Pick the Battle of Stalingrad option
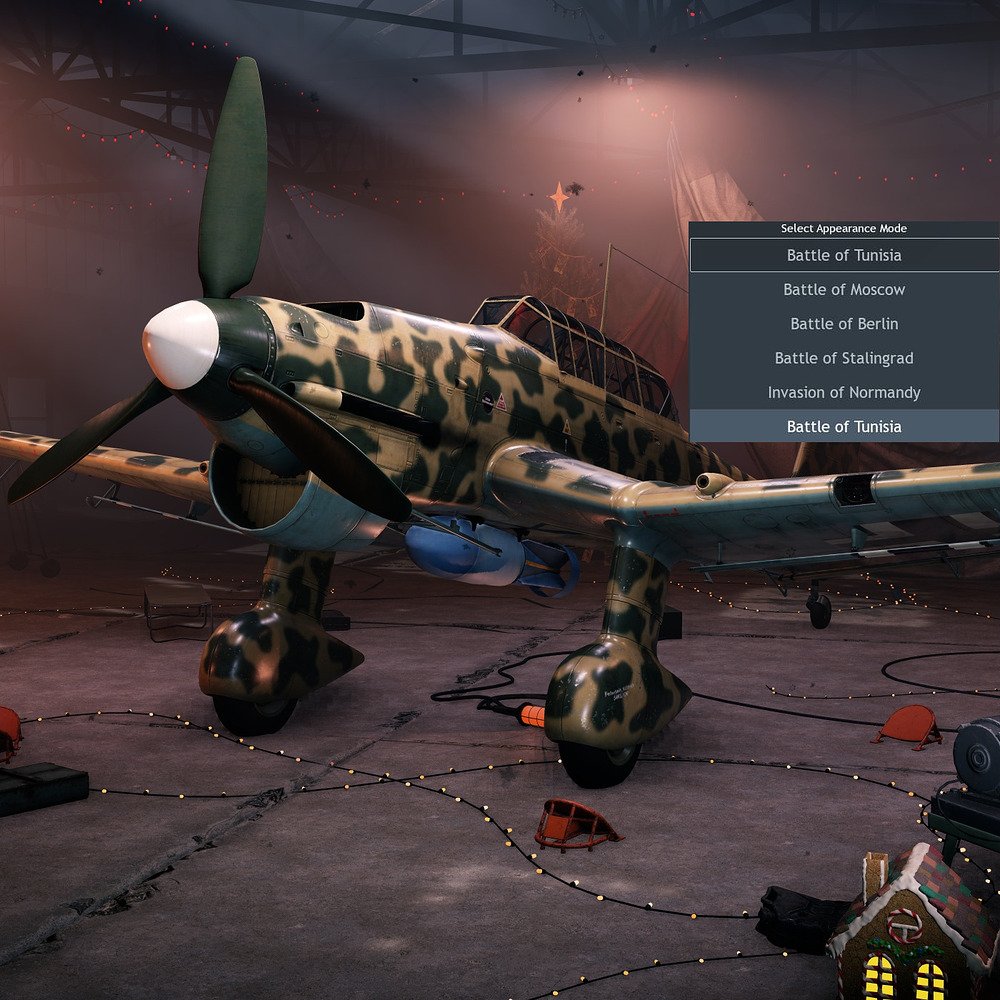 point(844,358)
